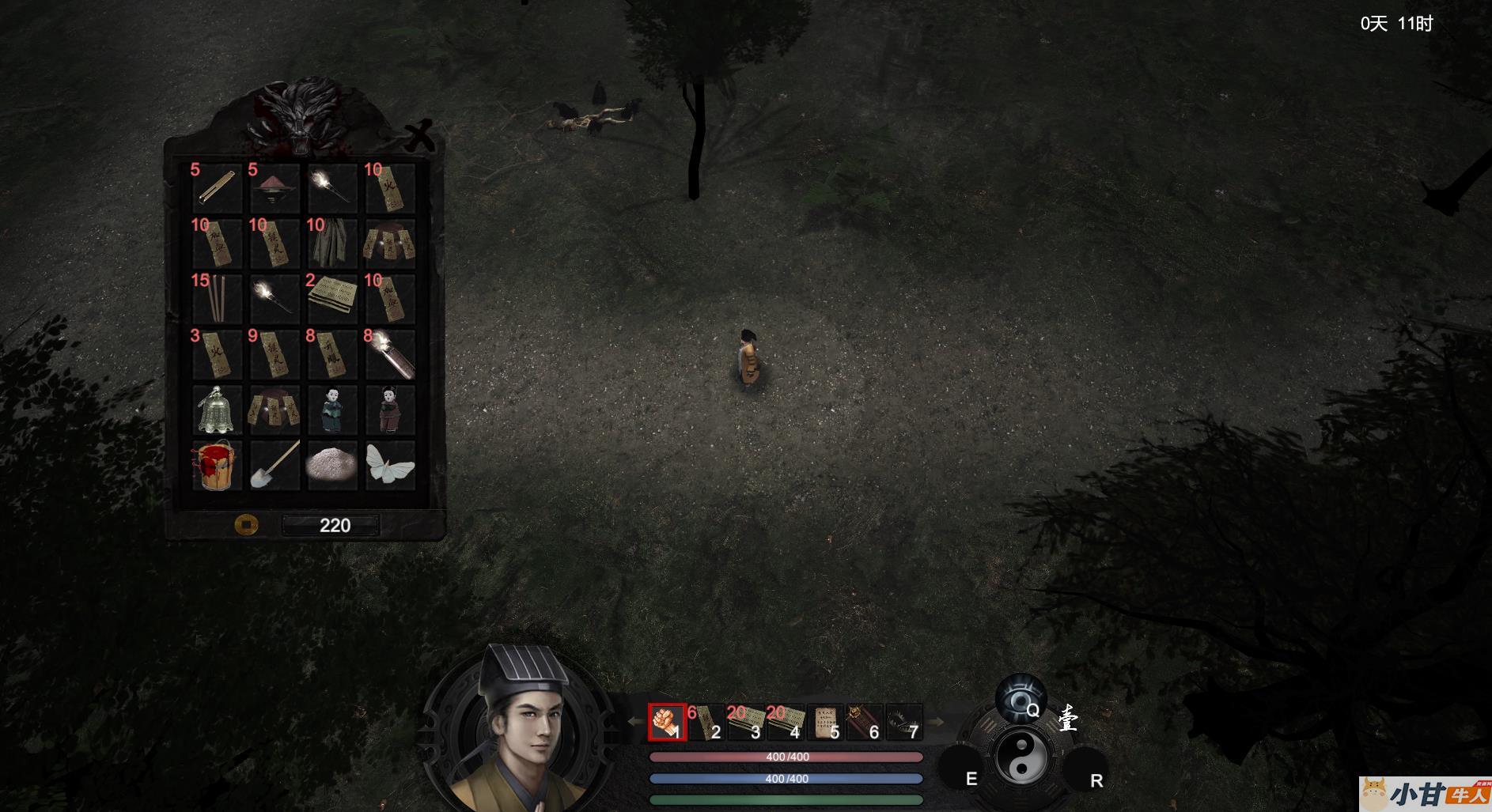The height and width of the screenshot is (812, 1492).
Task: Page the hotbar with the right arrow
Action: [x=936, y=722]
